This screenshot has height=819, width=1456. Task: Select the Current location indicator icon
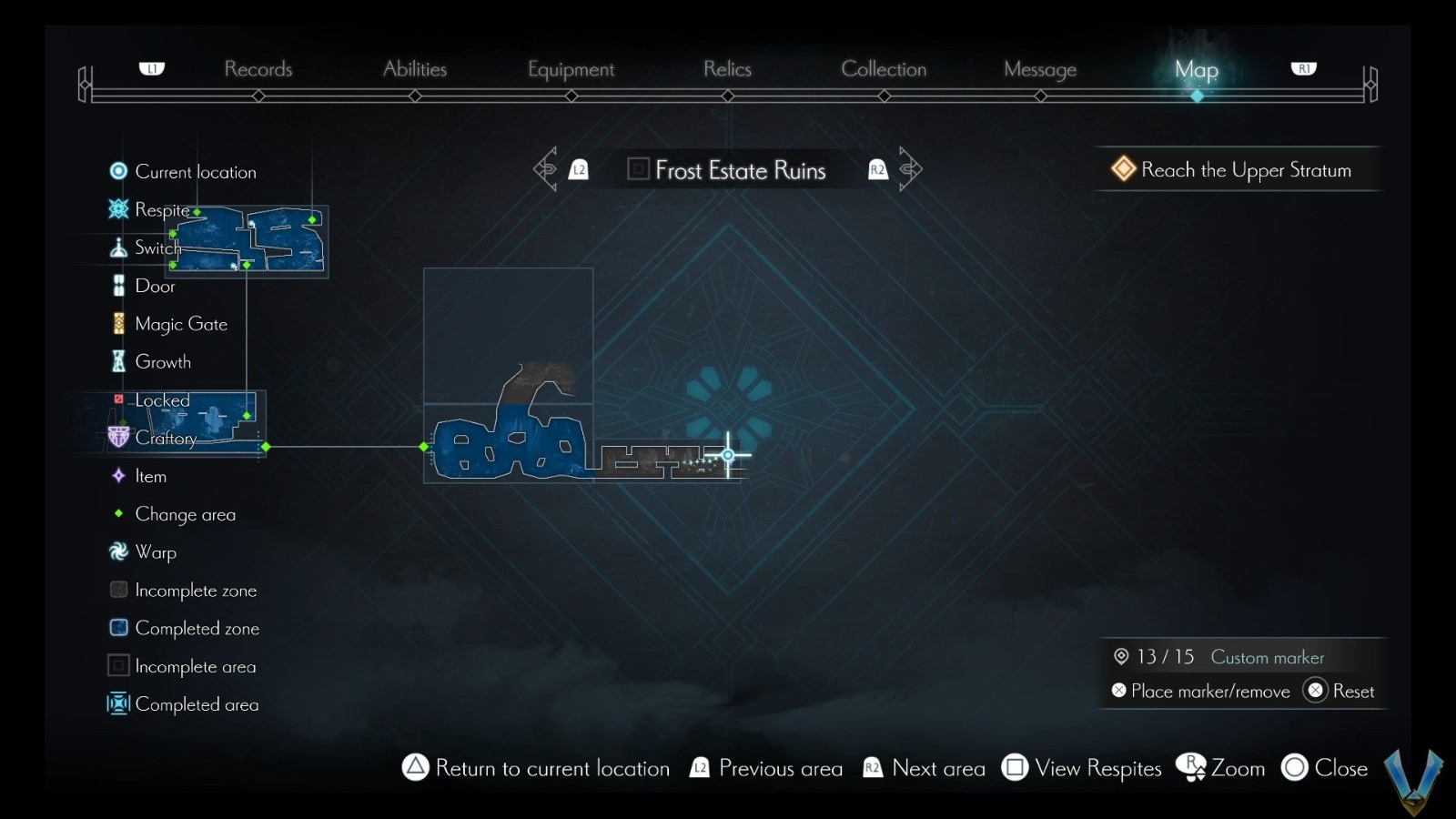[x=117, y=170]
